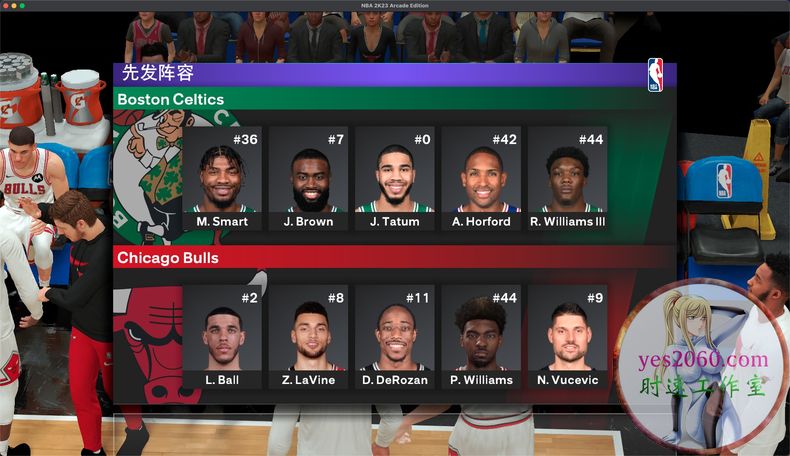
Task: Choose J. Brown's starting lineup card
Action: [308, 179]
